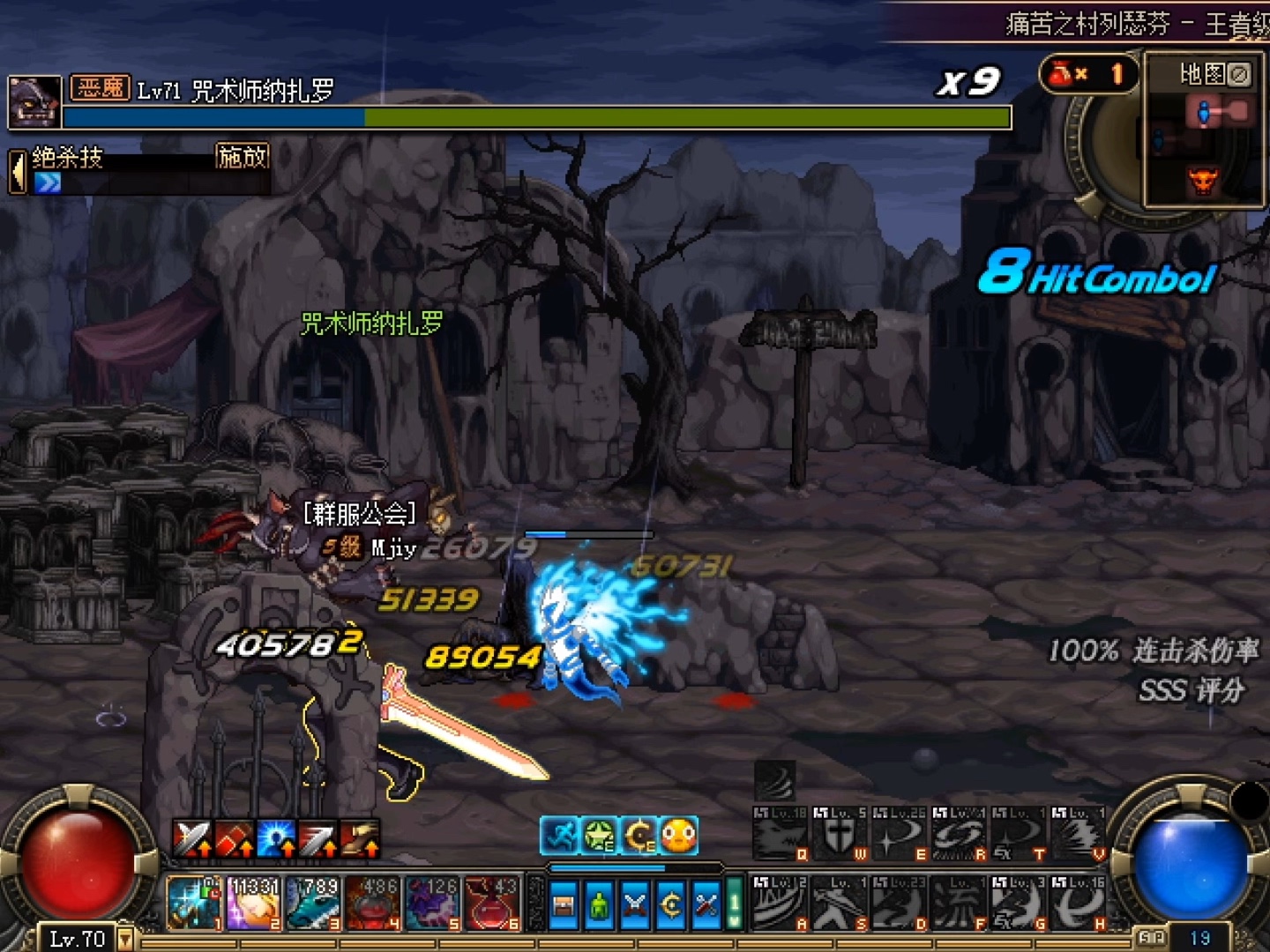The width and height of the screenshot is (1270, 952).
Task: Activate the sword lunge skill on S
Action: coord(840,903)
